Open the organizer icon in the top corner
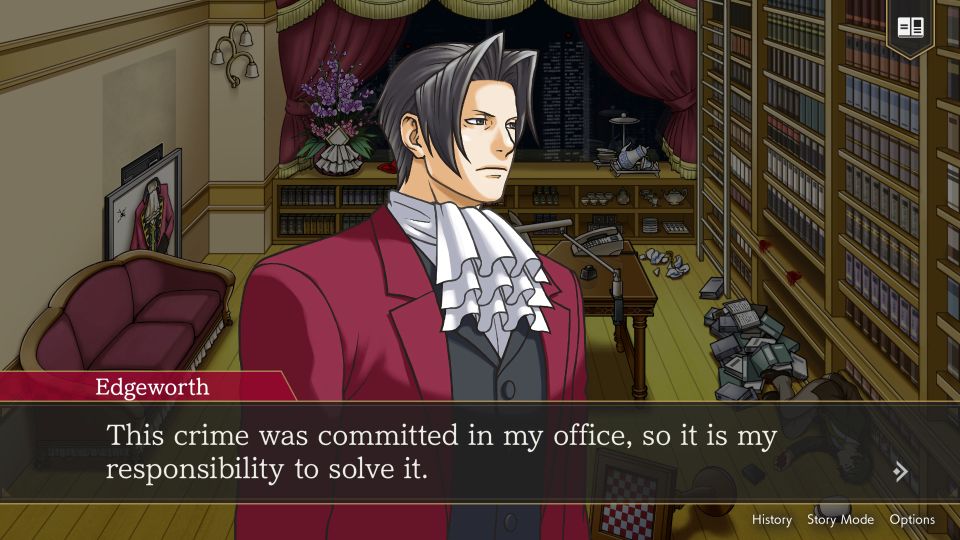 (x=910, y=27)
